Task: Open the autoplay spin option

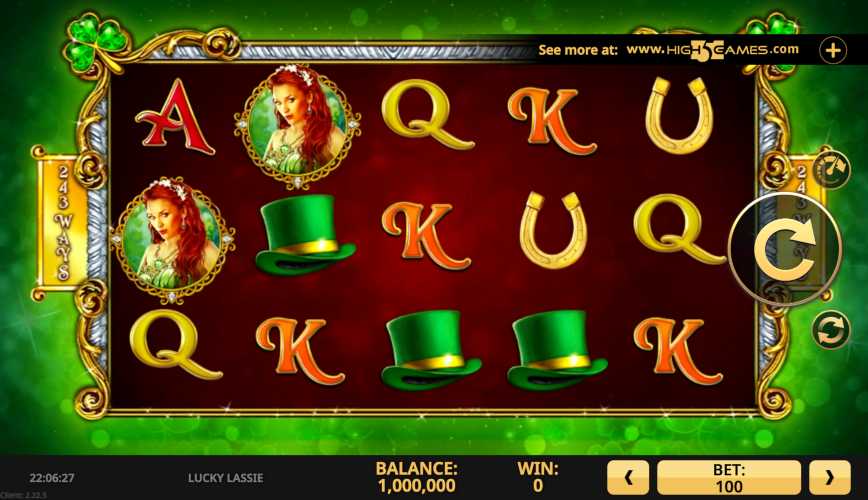Action: click(x=829, y=330)
